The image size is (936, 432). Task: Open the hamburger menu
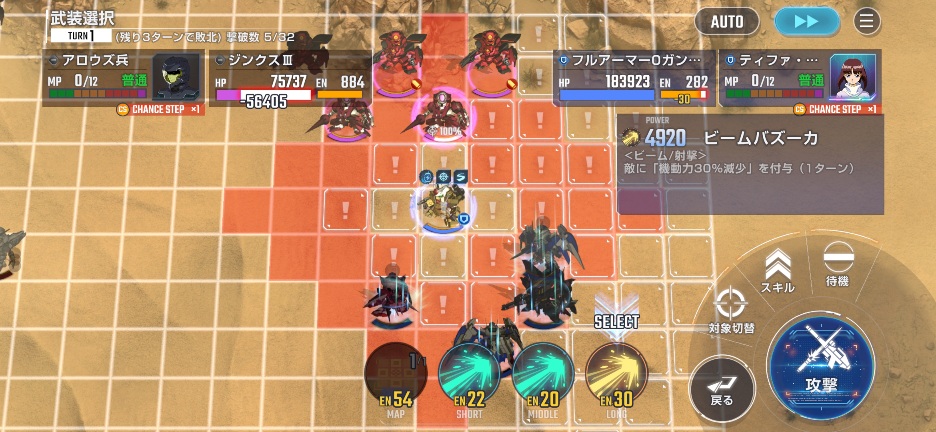[x=866, y=20]
